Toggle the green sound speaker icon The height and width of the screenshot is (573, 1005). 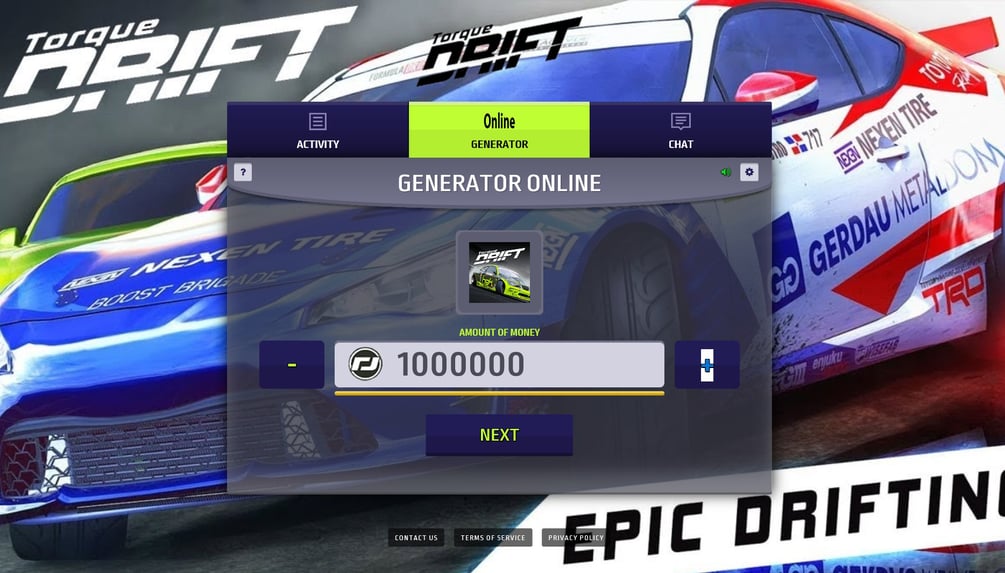coord(726,172)
